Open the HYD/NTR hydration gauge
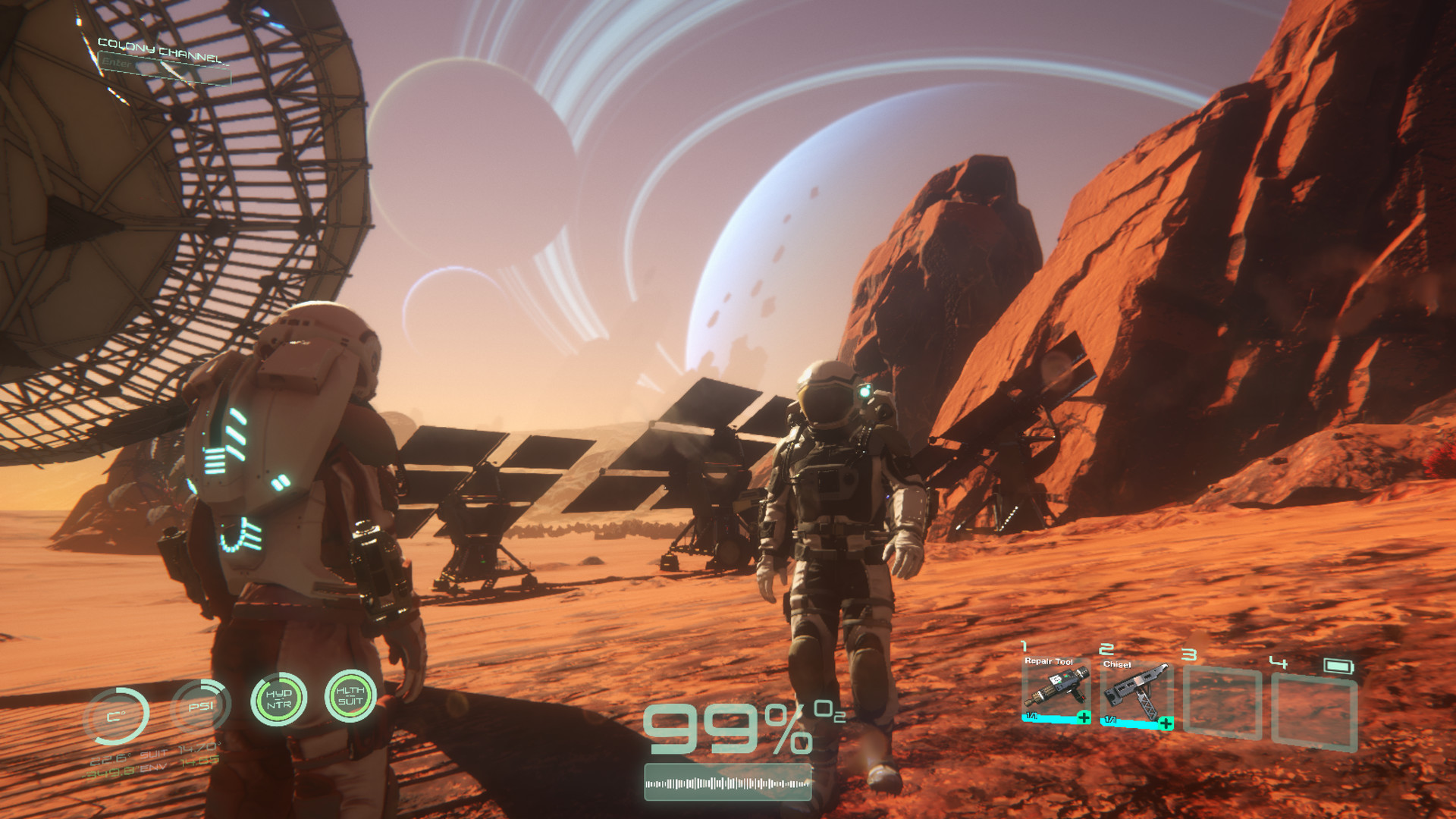 tap(279, 701)
